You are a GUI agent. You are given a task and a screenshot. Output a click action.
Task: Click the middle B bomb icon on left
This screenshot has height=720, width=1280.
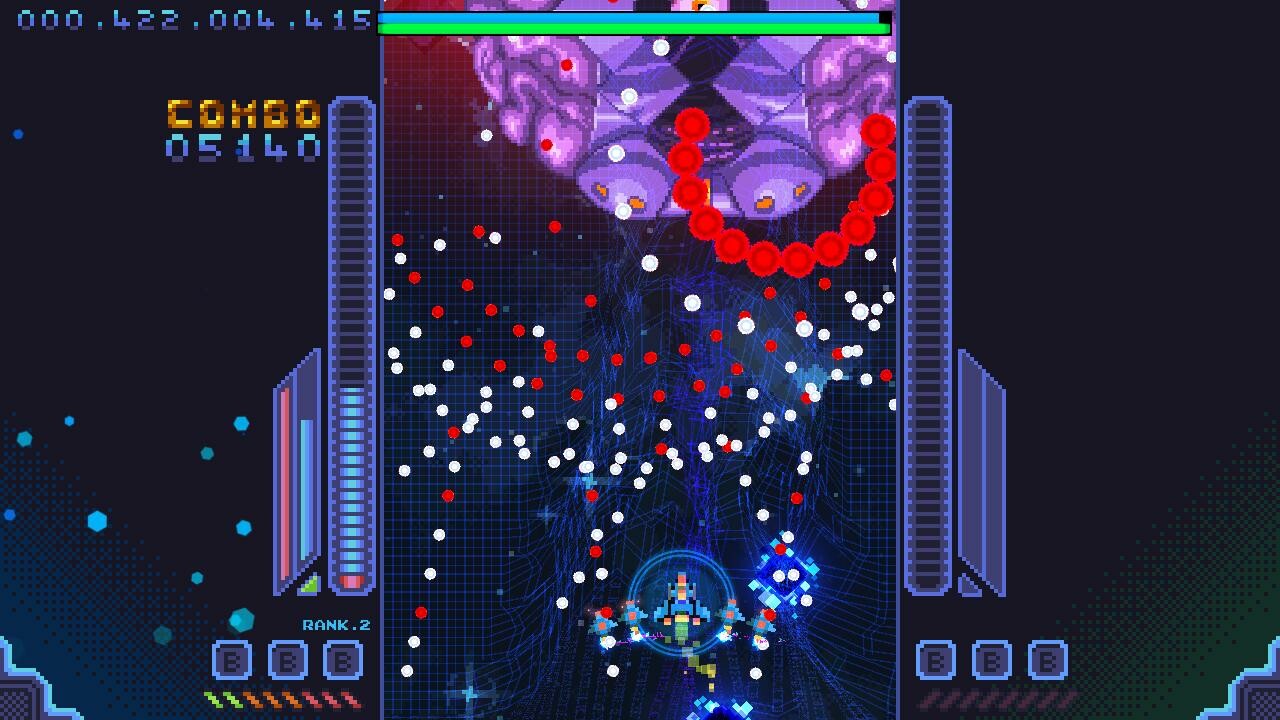pyautogui.click(x=287, y=660)
